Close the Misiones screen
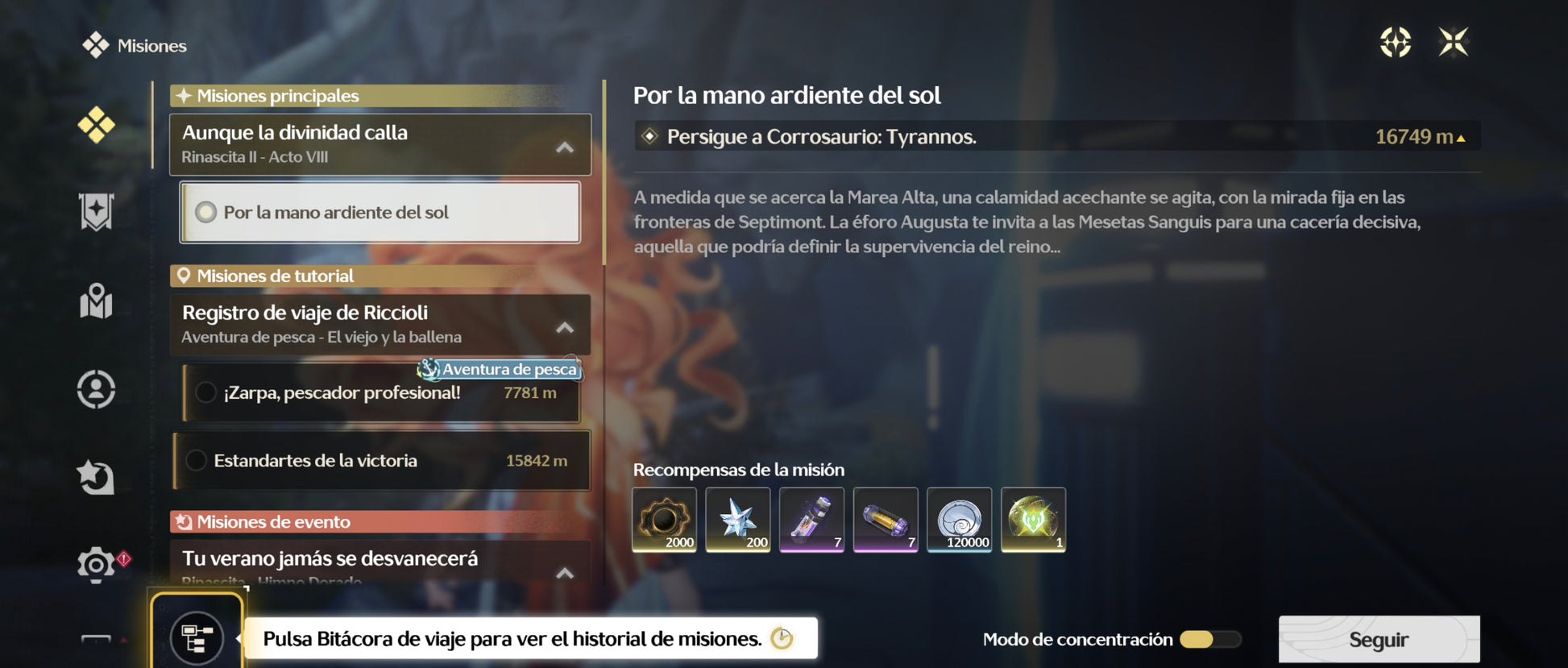This screenshot has width=1568, height=668. (x=1454, y=42)
